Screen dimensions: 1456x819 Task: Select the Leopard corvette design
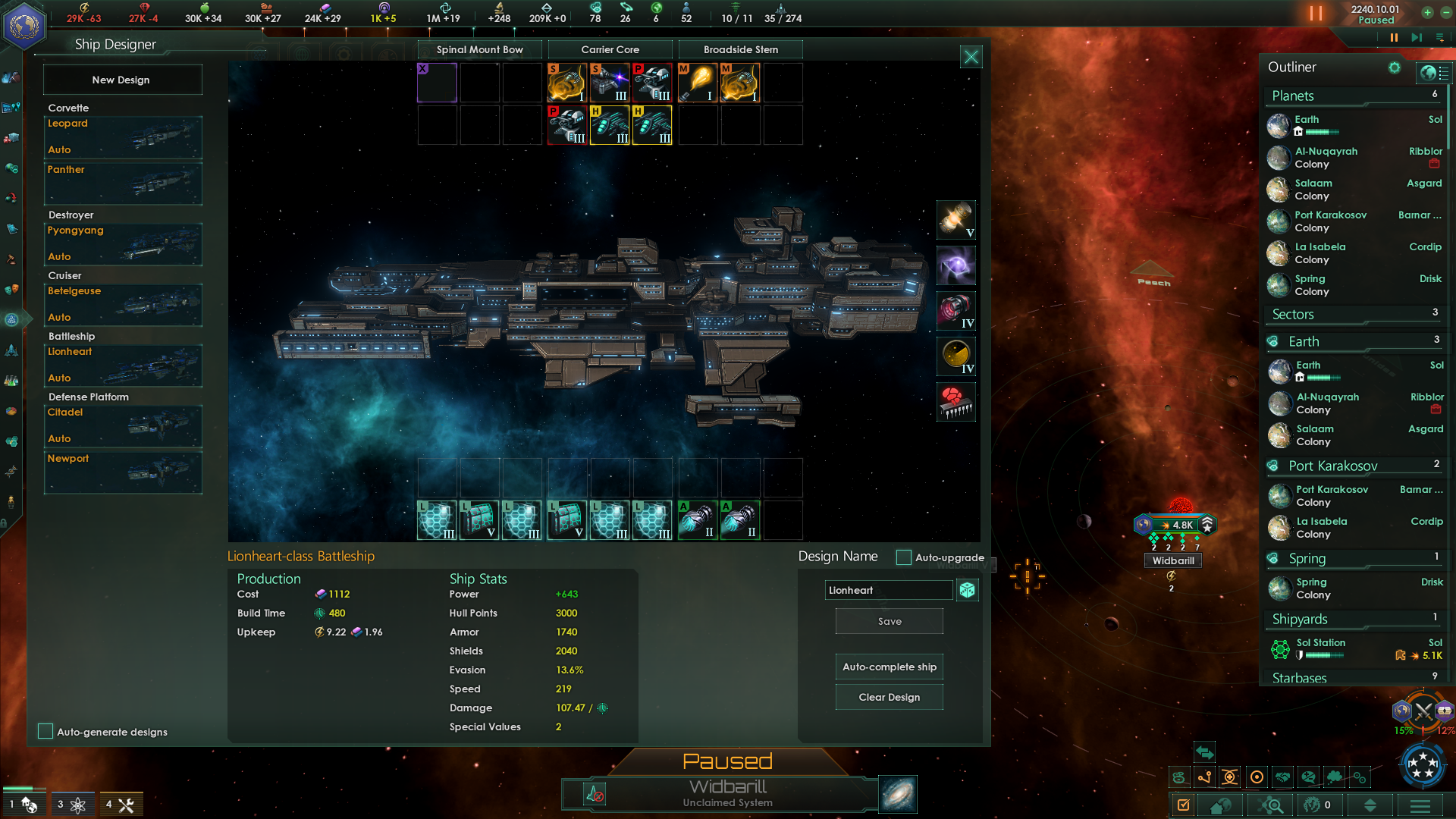[123, 136]
